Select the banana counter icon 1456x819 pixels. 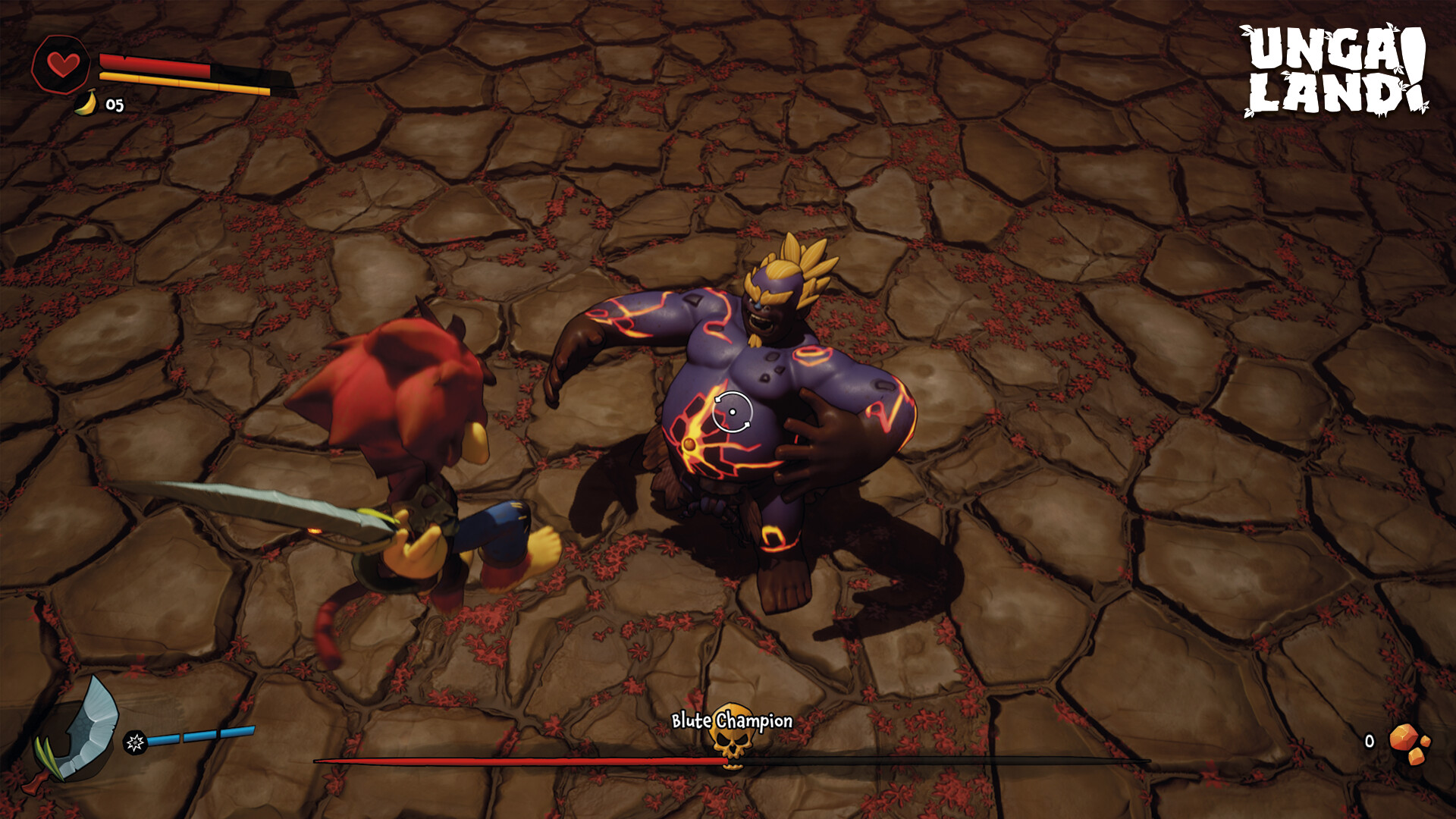pos(86,102)
